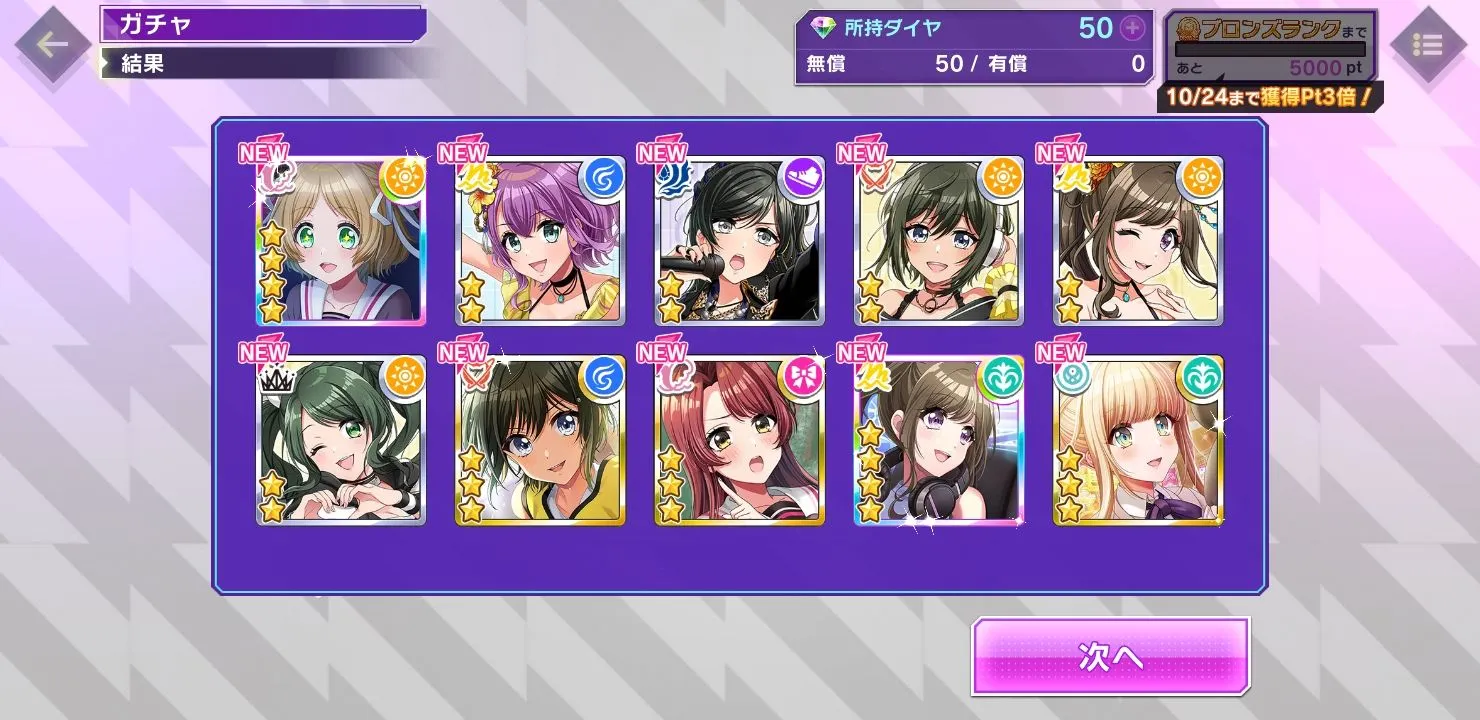Select the red-haired girl three-star card

740,441
